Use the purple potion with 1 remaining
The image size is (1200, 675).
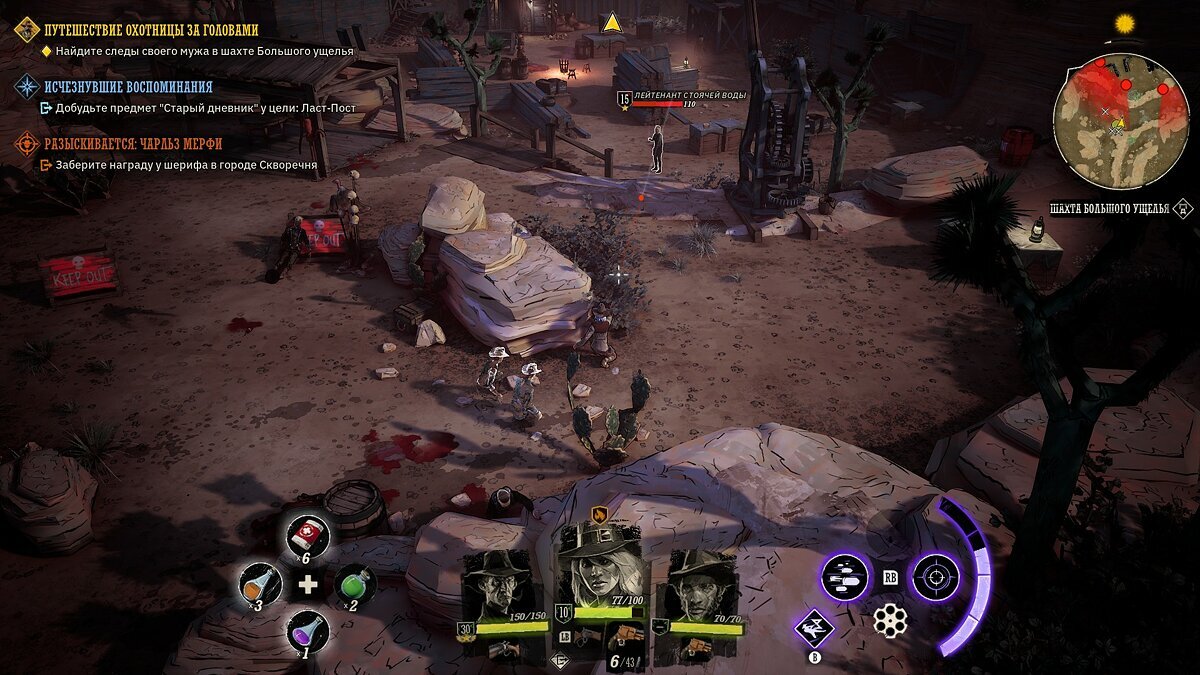(306, 632)
